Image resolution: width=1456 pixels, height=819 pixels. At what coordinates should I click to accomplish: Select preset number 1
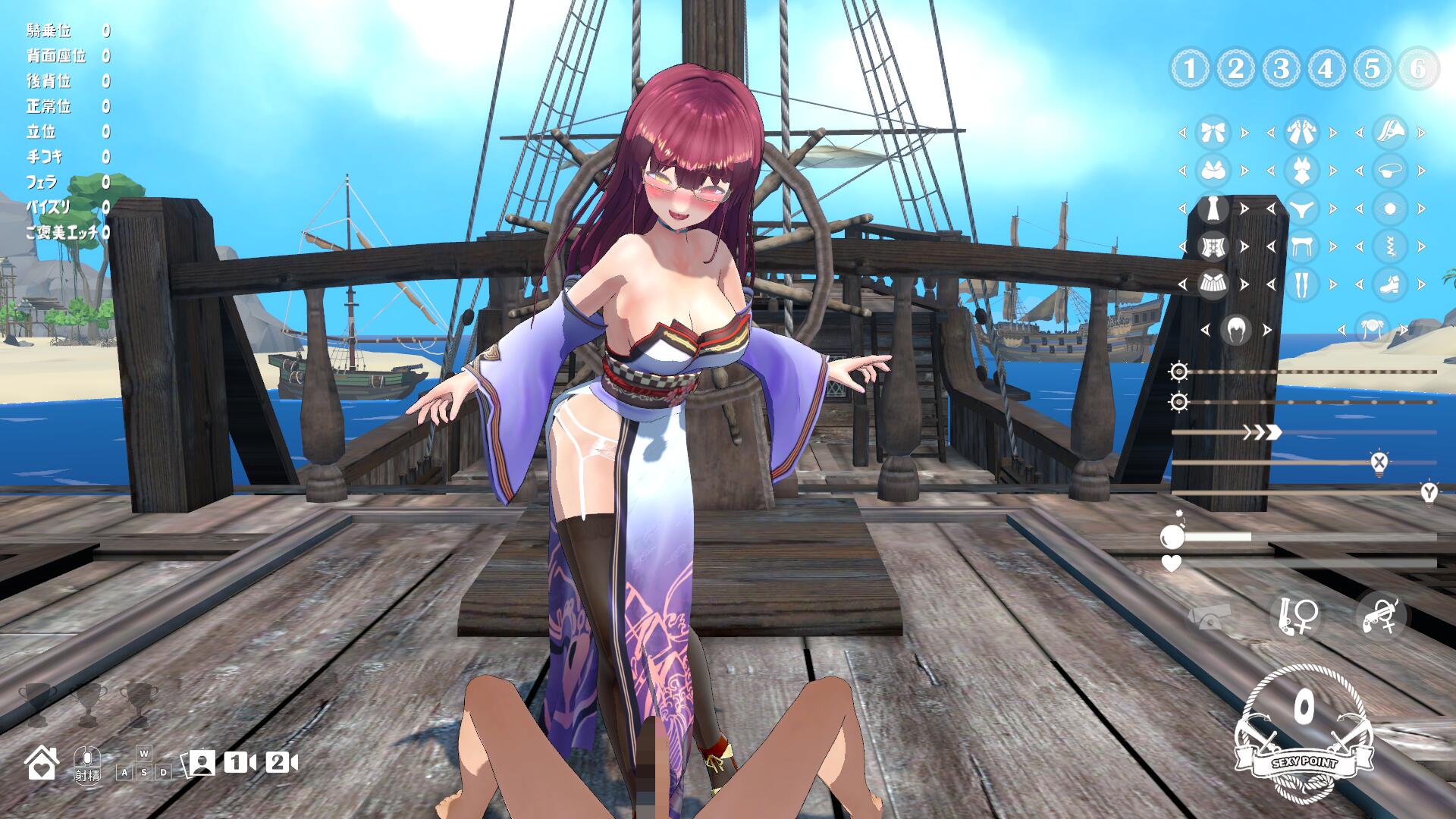tap(1190, 69)
